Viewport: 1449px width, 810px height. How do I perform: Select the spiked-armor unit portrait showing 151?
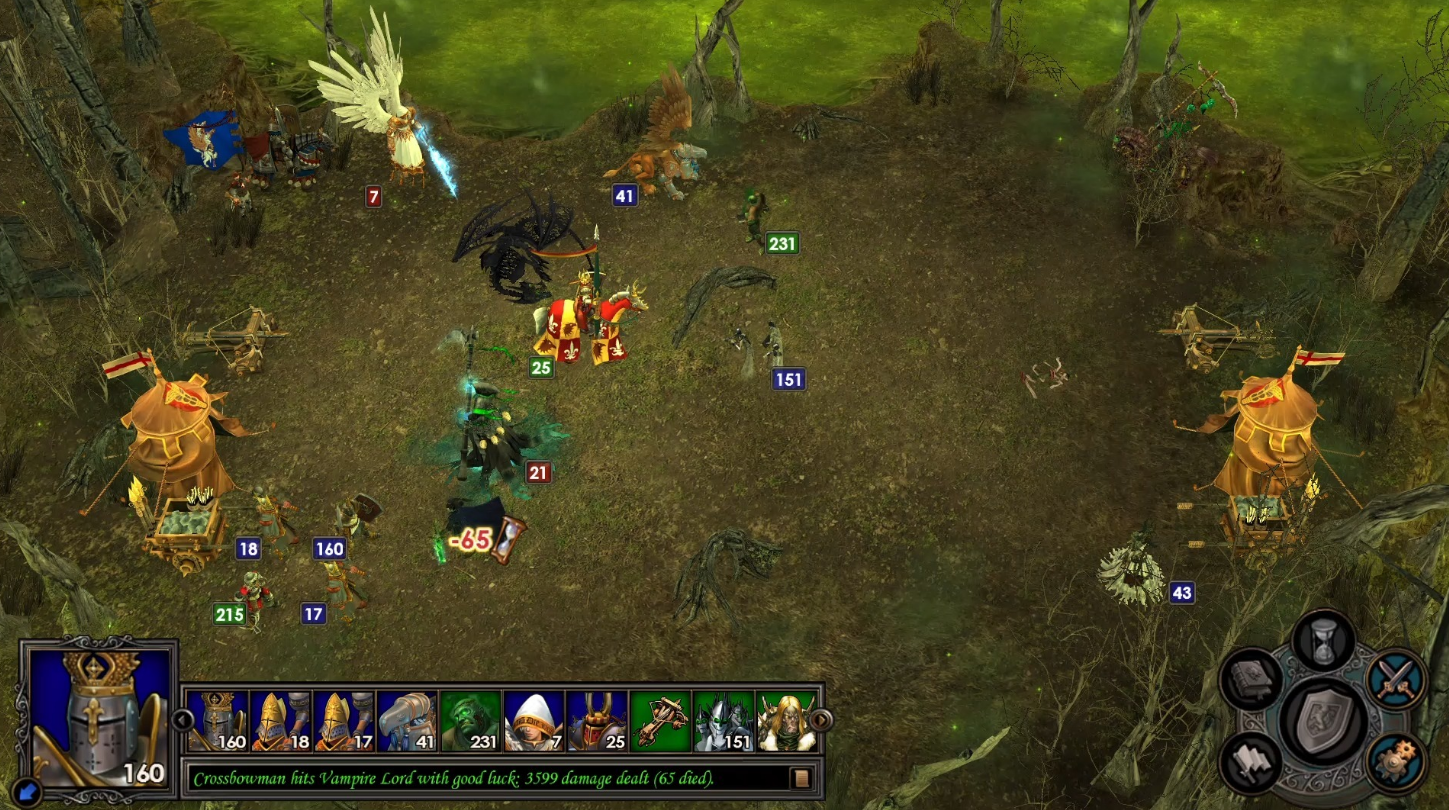tap(723, 721)
